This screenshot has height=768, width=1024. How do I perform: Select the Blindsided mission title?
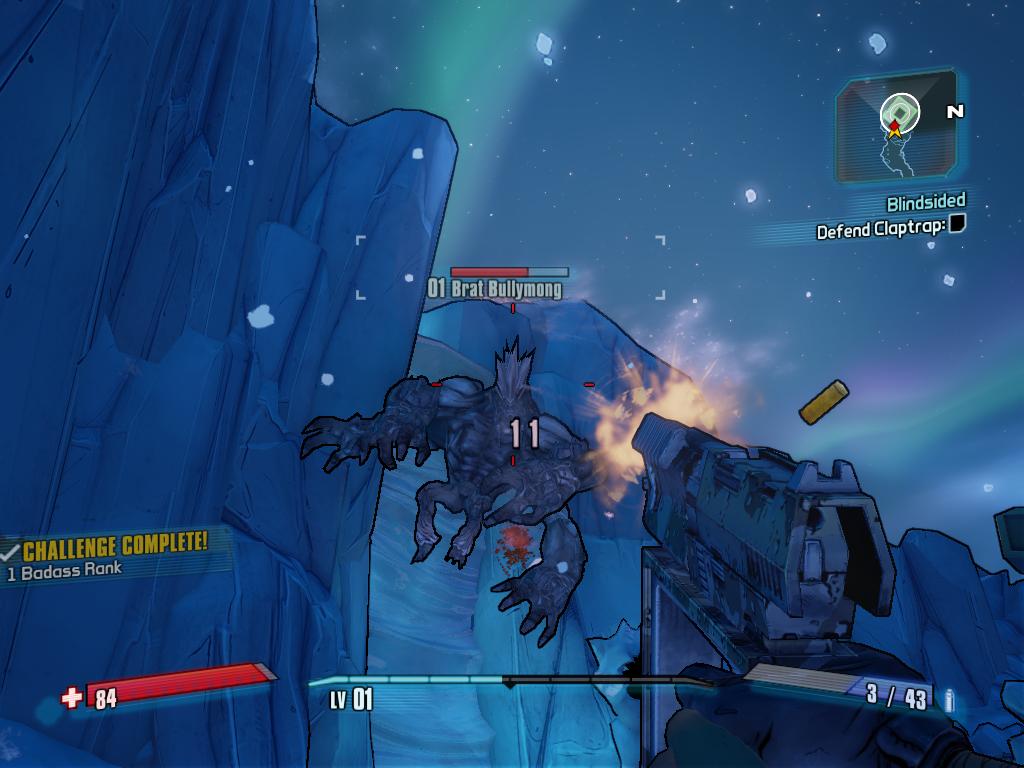pyautogui.click(x=926, y=203)
